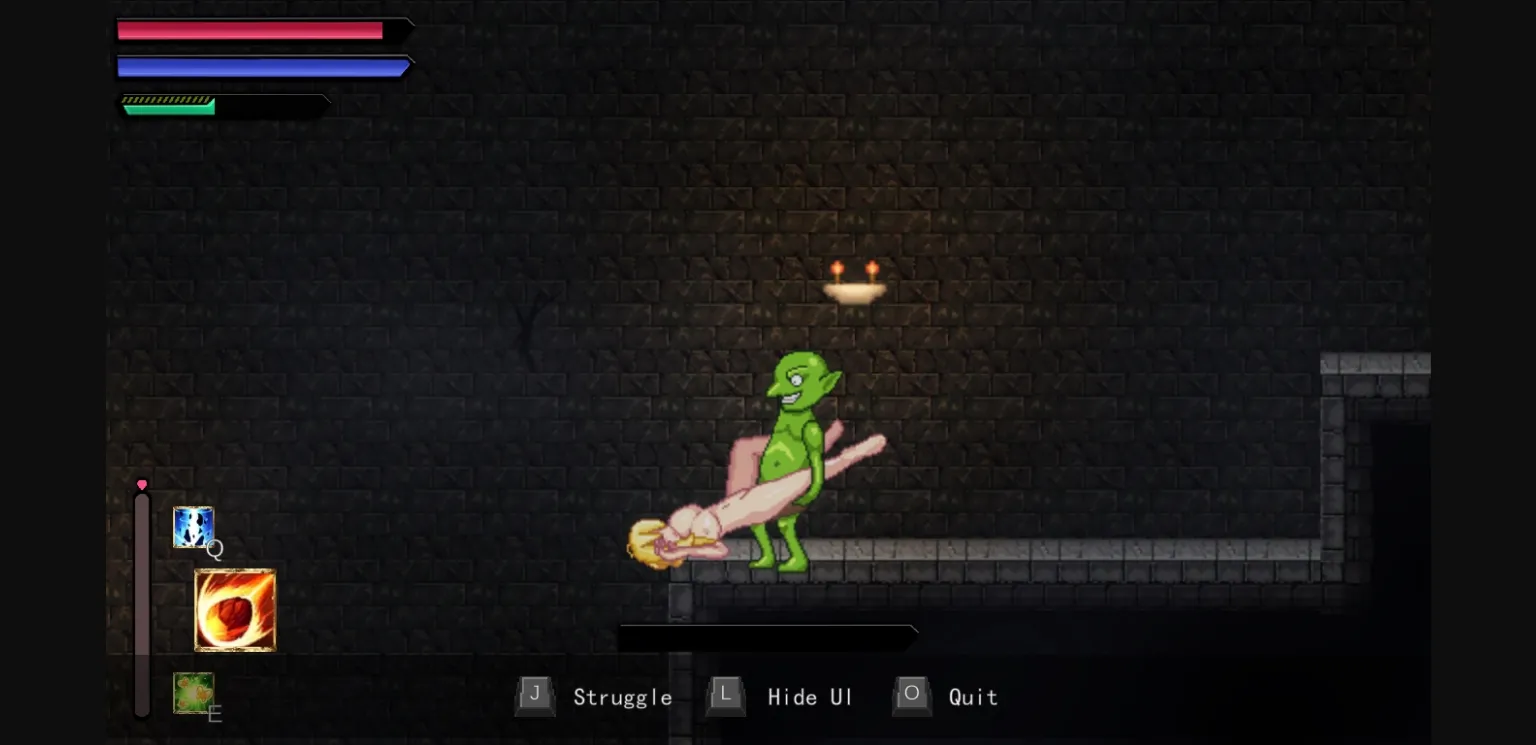The width and height of the screenshot is (1536, 745).
Task: Select the green nature skill icon
Action: (194, 693)
